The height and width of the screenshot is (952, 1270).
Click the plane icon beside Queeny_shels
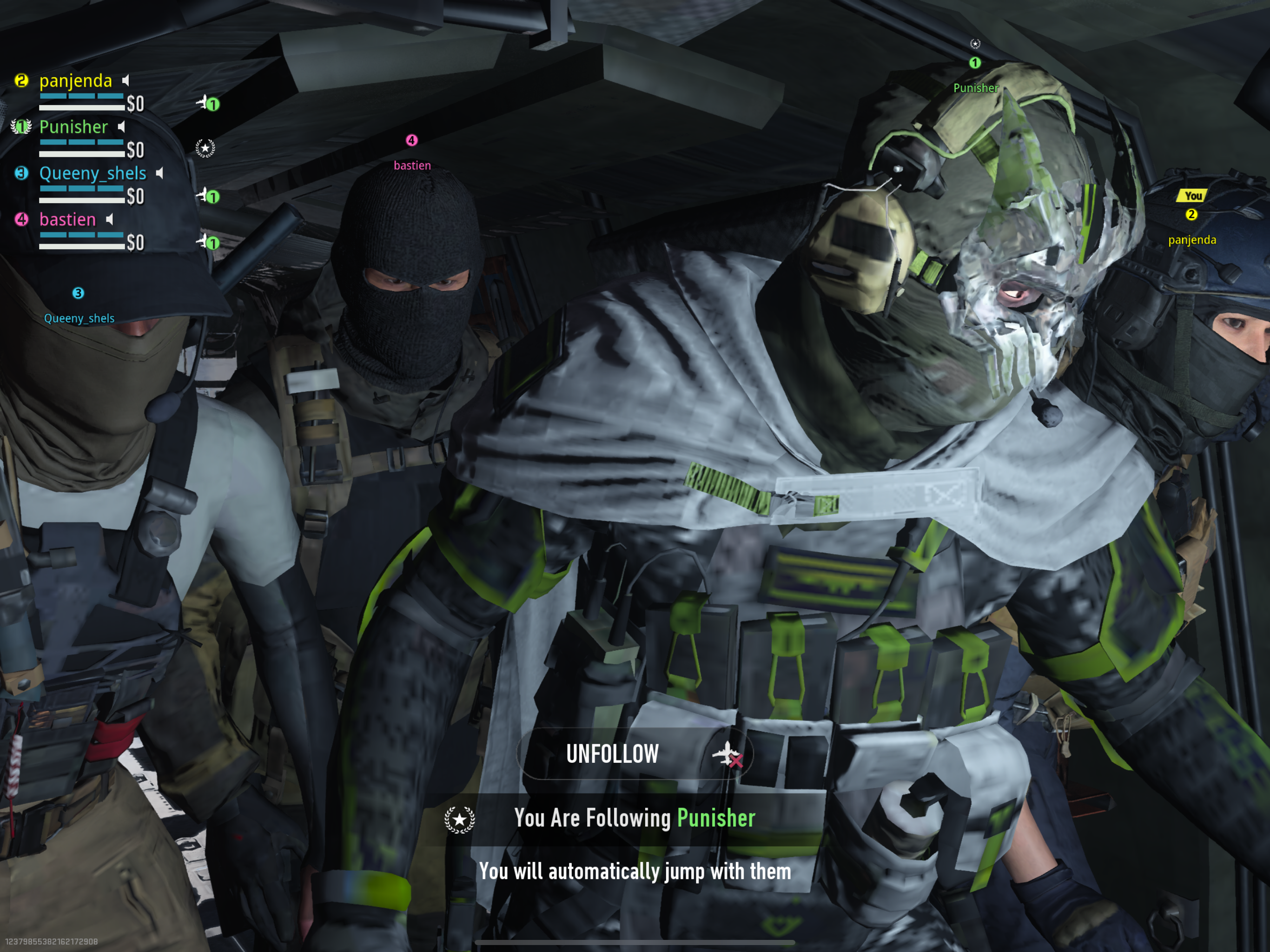(204, 196)
